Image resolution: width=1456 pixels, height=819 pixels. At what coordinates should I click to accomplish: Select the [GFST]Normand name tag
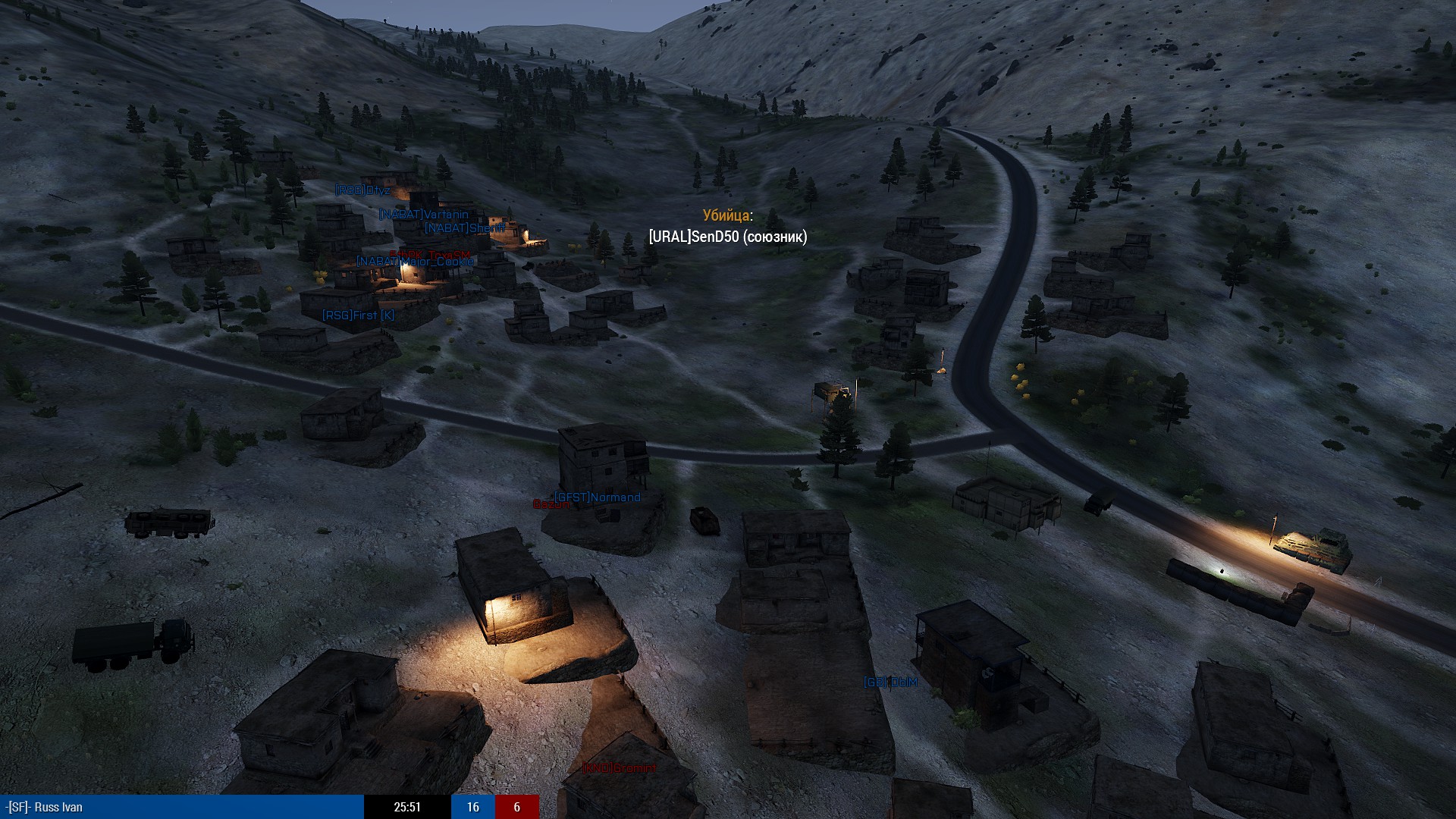(x=598, y=497)
